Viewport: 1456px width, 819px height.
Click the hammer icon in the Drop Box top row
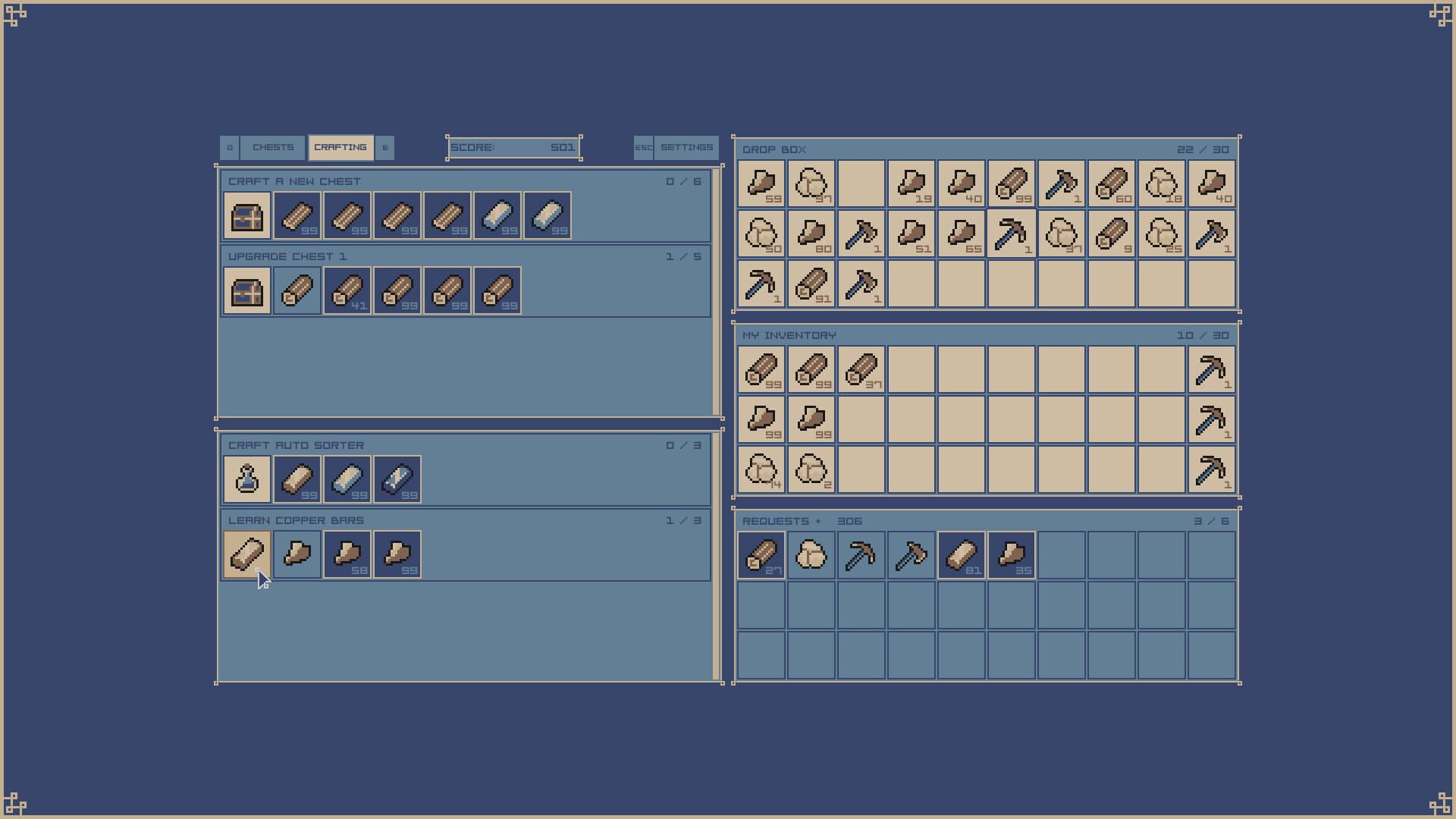click(1062, 184)
